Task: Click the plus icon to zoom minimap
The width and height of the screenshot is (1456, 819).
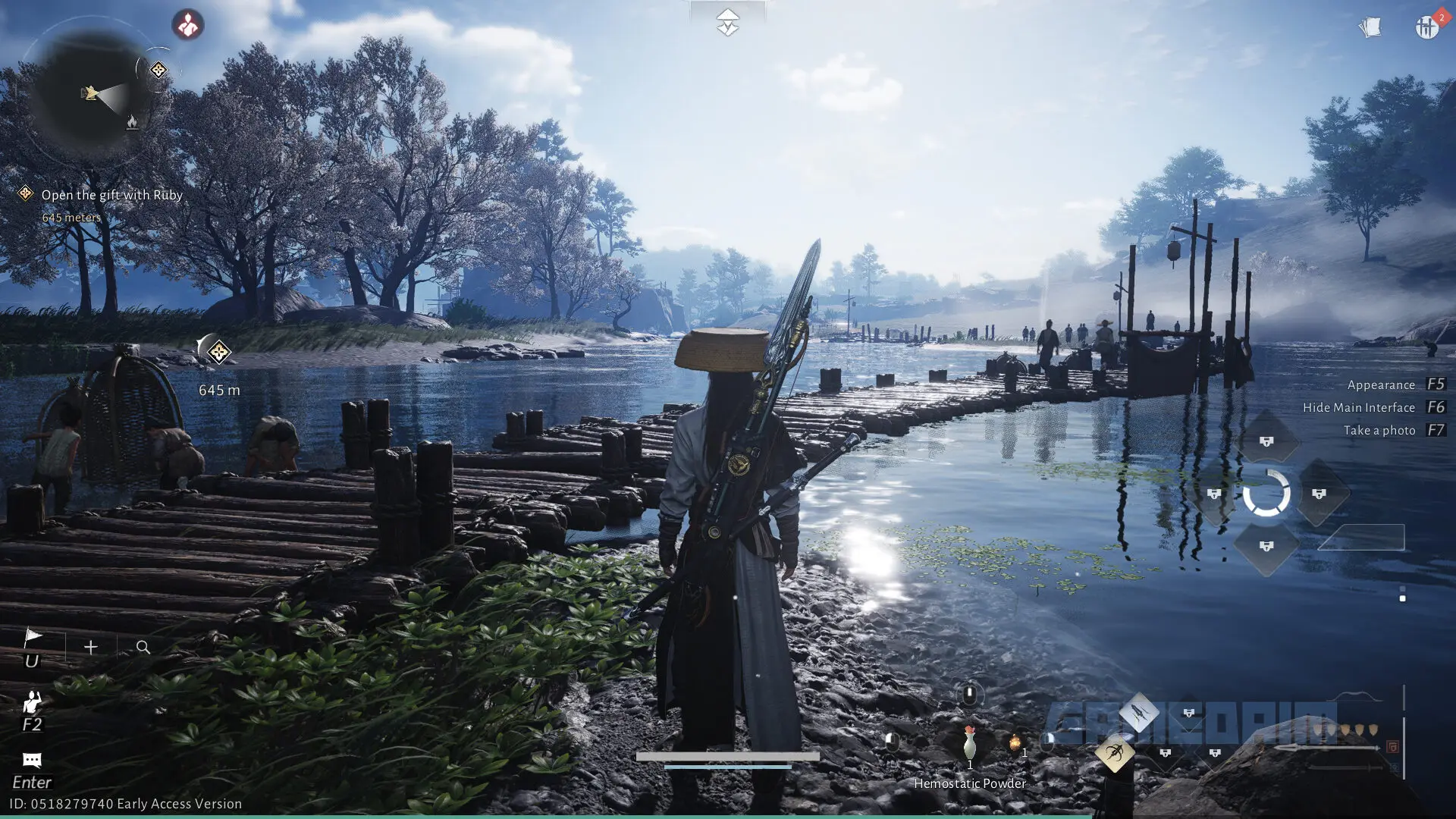Action: coord(90,647)
